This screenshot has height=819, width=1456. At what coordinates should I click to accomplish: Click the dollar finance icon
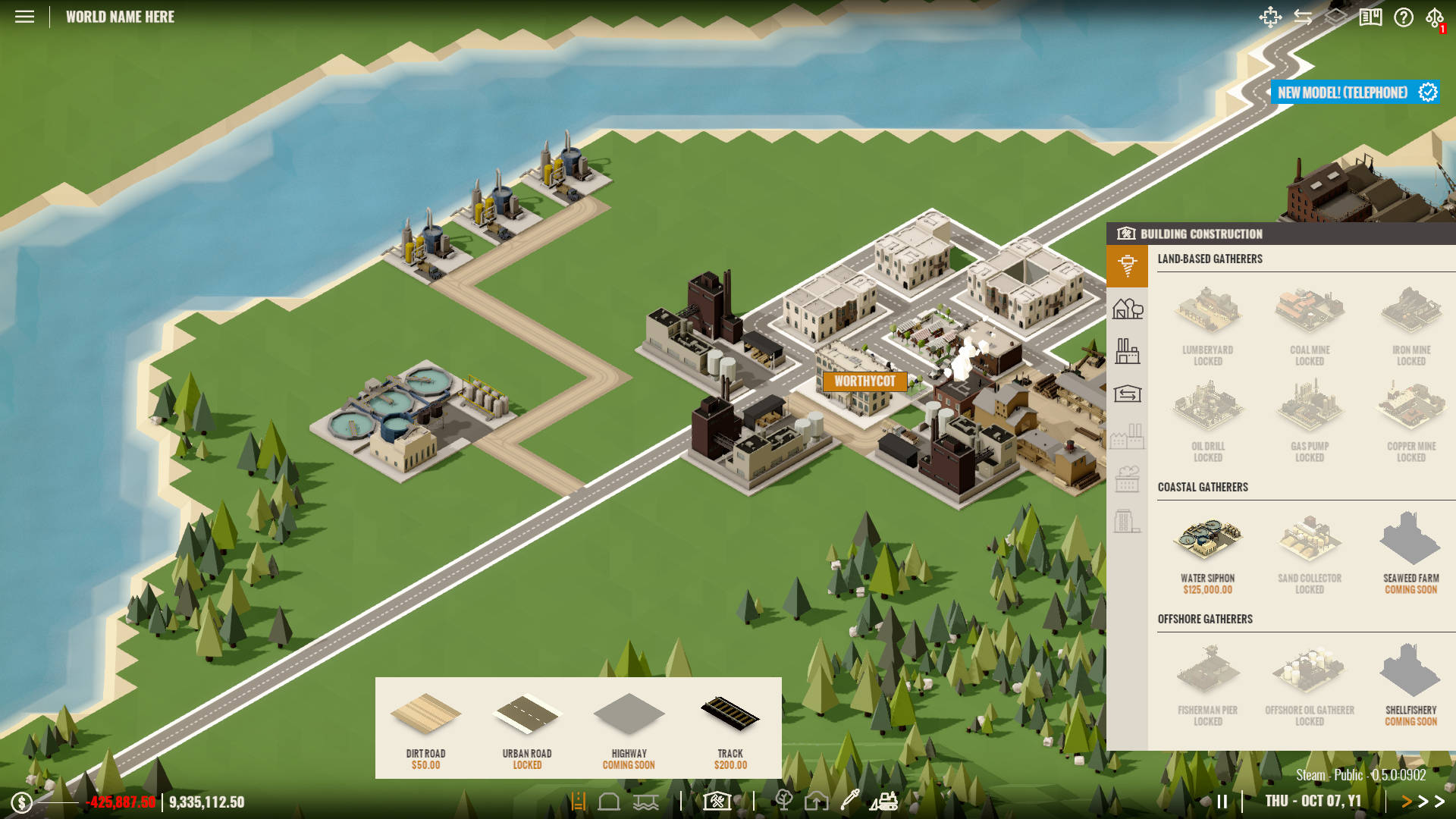21,802
